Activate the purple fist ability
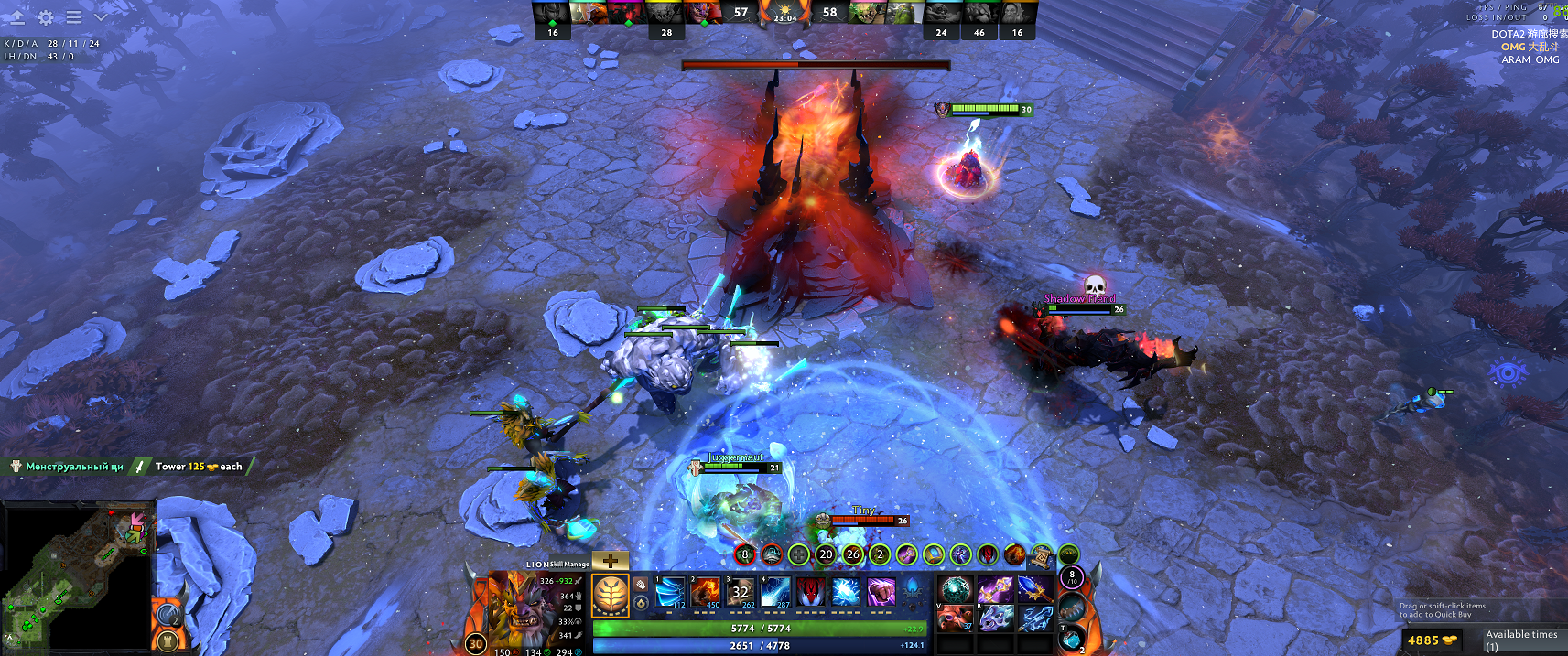Image resolution: width=1568 pixels, height=656 pixels. click(x=881, y=592)
